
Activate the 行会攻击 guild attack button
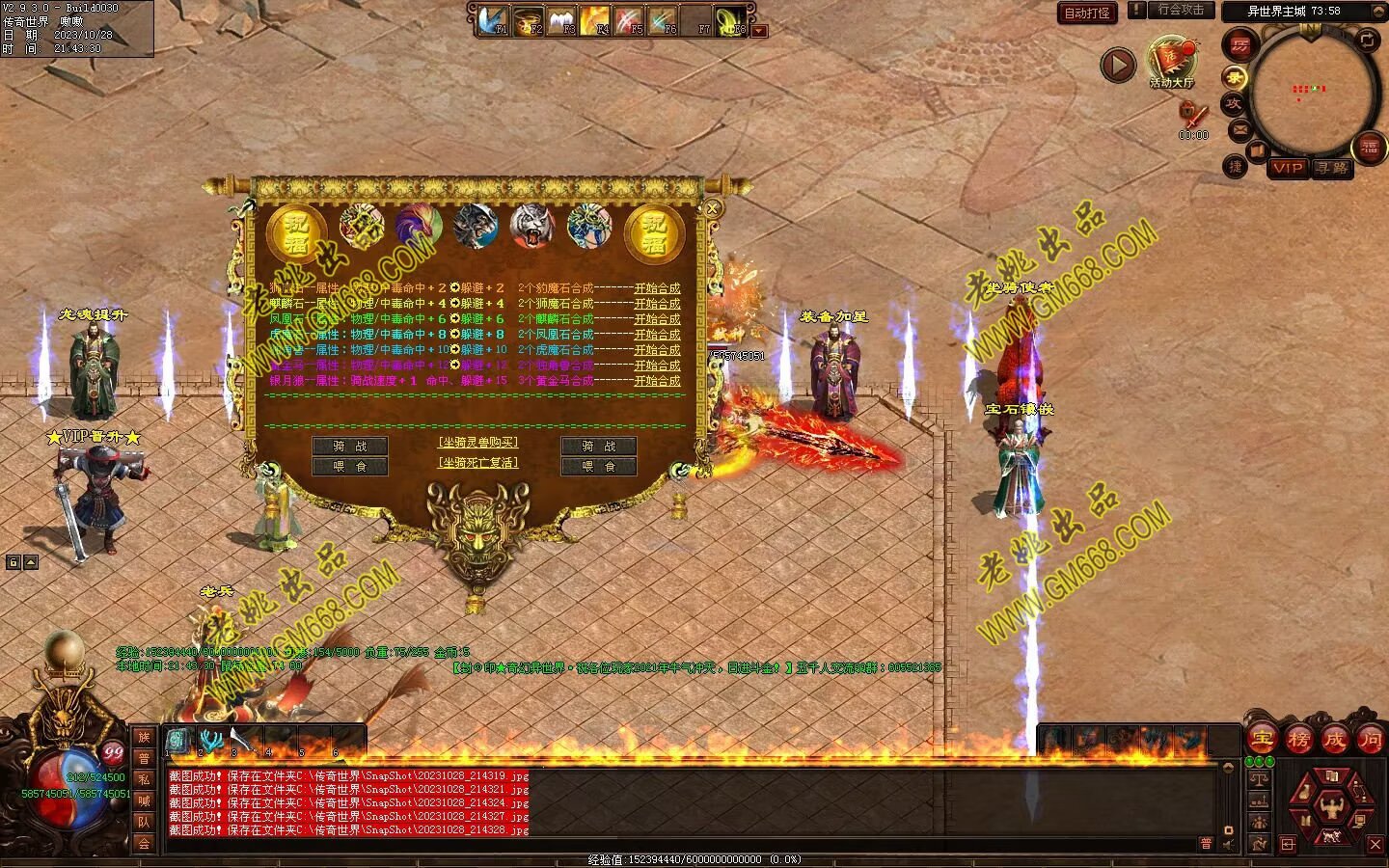(x=1181, y=10)
